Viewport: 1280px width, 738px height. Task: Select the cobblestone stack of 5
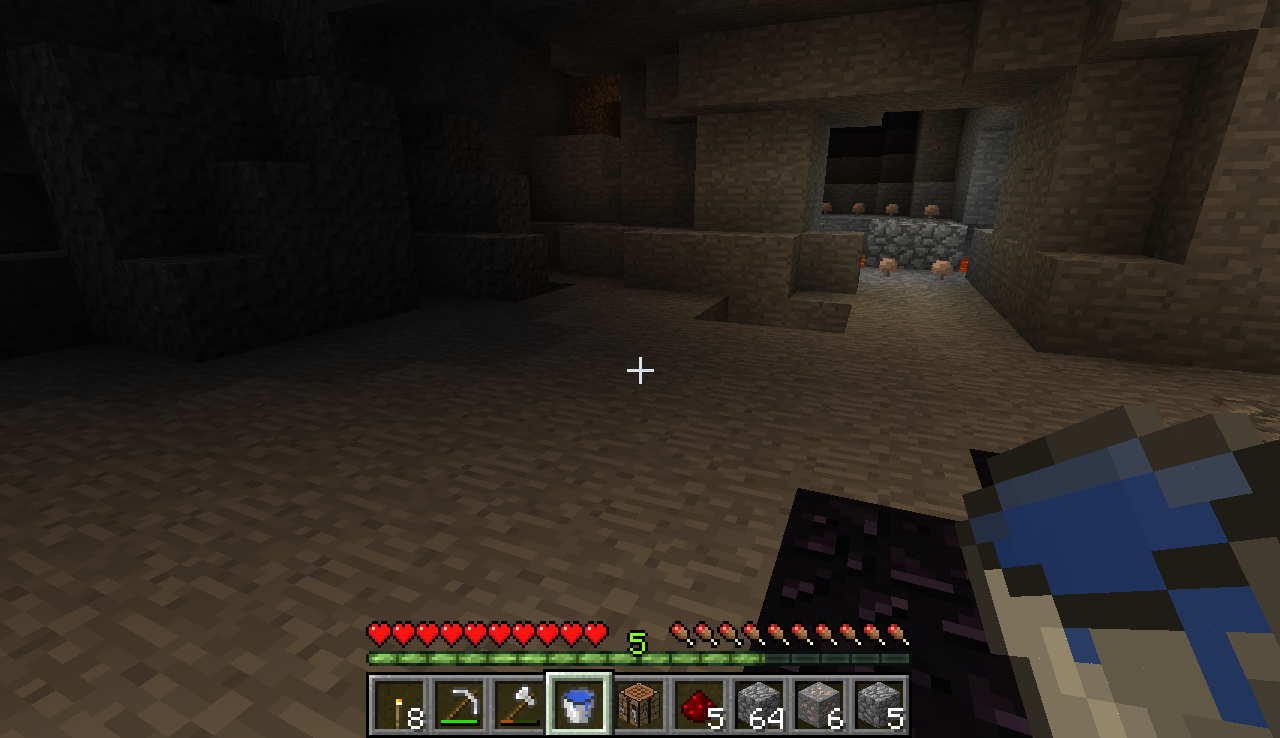tap(879, 705)
